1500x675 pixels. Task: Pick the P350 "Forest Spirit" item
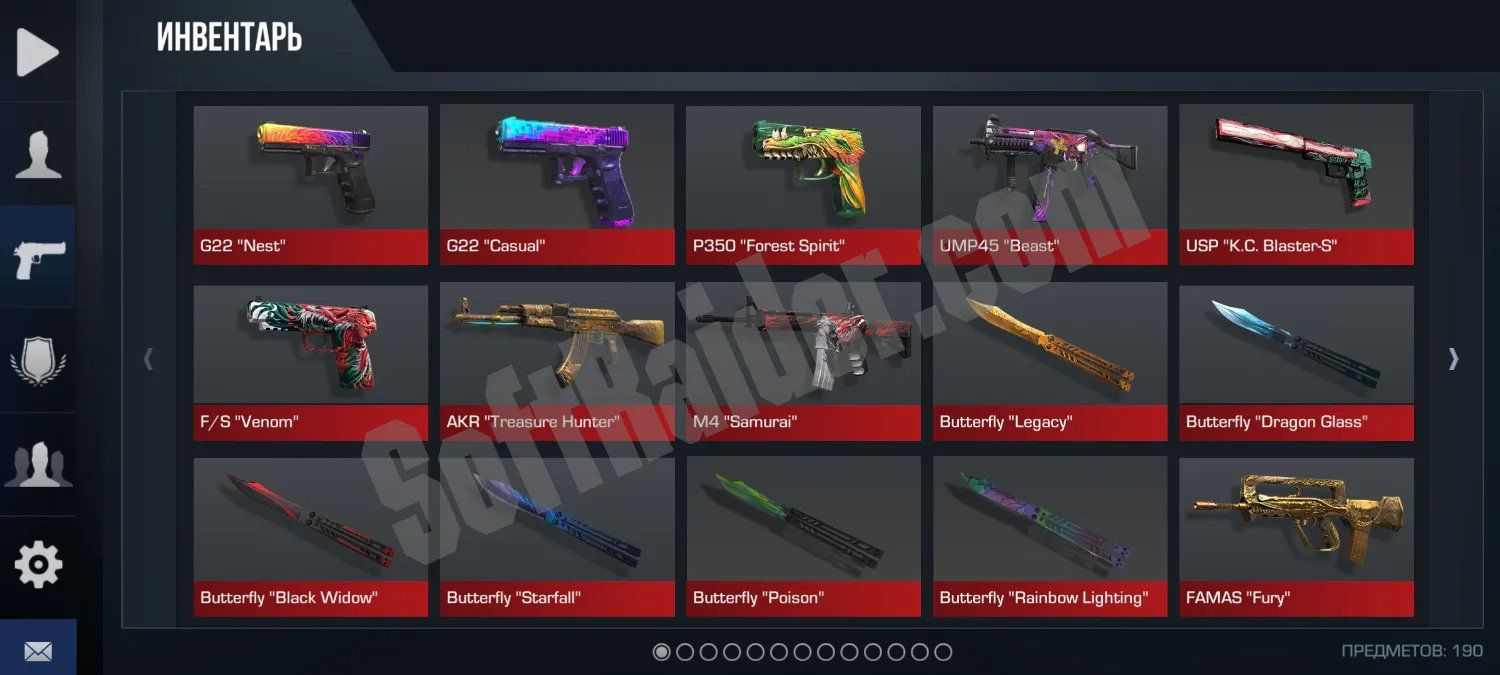click(x=803, y=185)
